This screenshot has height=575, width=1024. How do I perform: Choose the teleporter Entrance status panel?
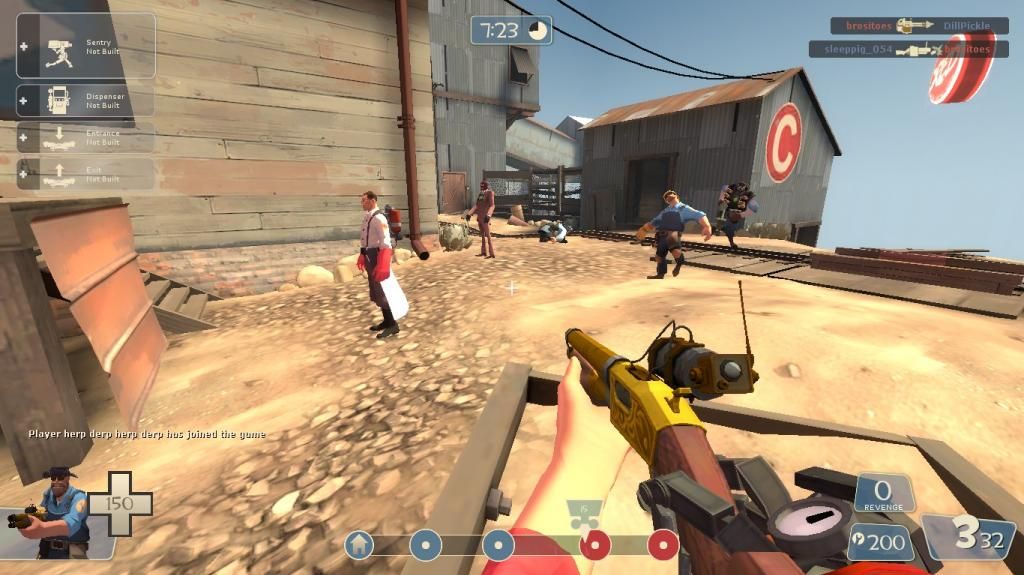(86, 137)
